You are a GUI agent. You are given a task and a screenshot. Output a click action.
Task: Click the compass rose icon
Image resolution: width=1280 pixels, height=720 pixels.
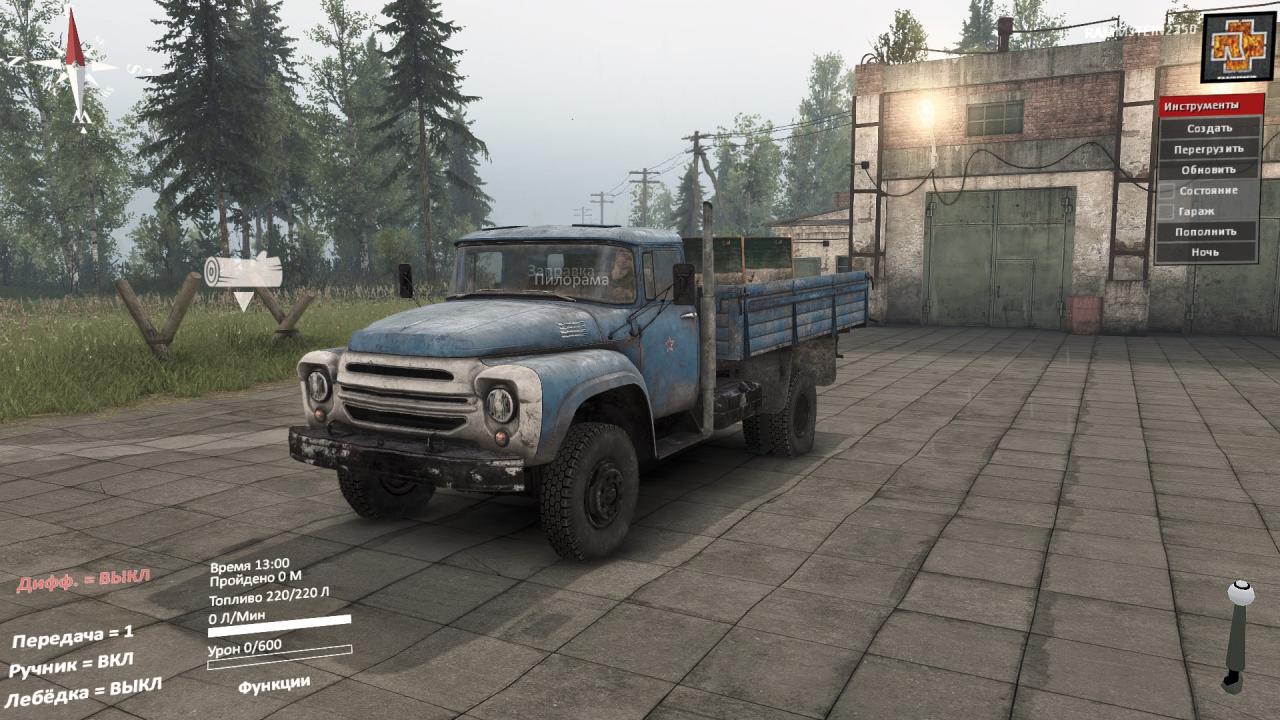(x=74, y=68)
